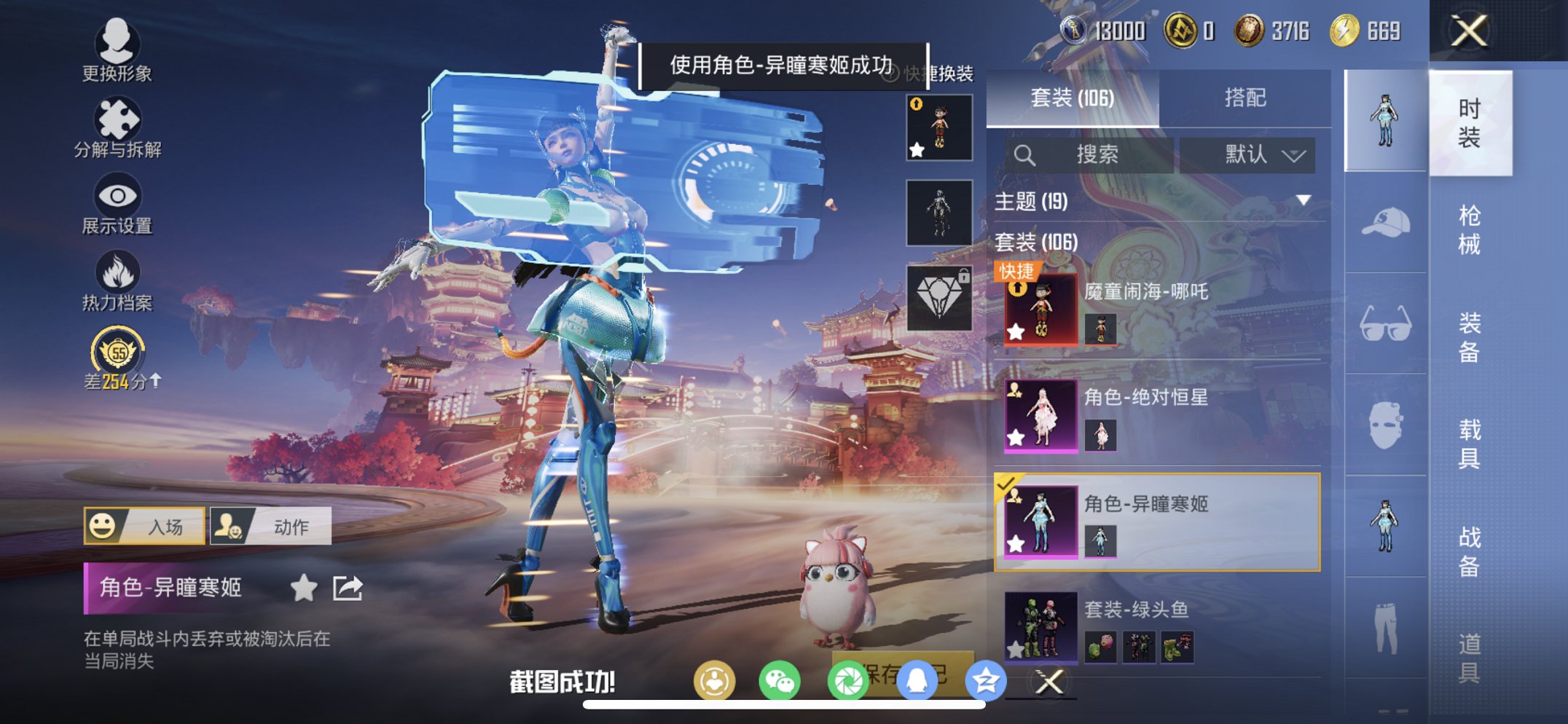Switch to the 搭配 tab
The width and height of the screenshot is (1568, 724).
click(1247, 96)
